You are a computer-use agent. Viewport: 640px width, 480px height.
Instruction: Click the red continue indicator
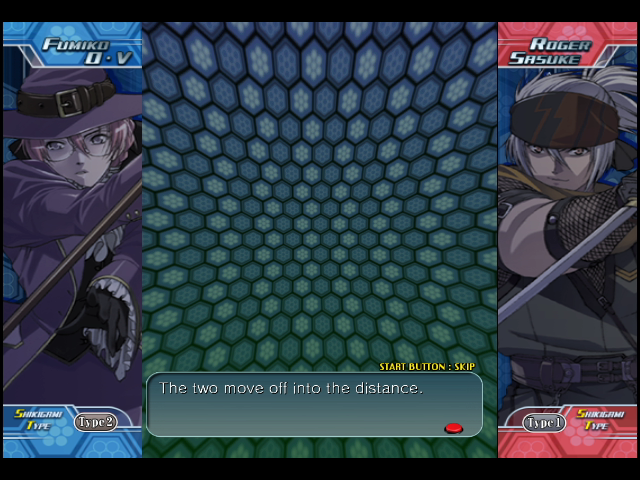click(x=453, y=428)
